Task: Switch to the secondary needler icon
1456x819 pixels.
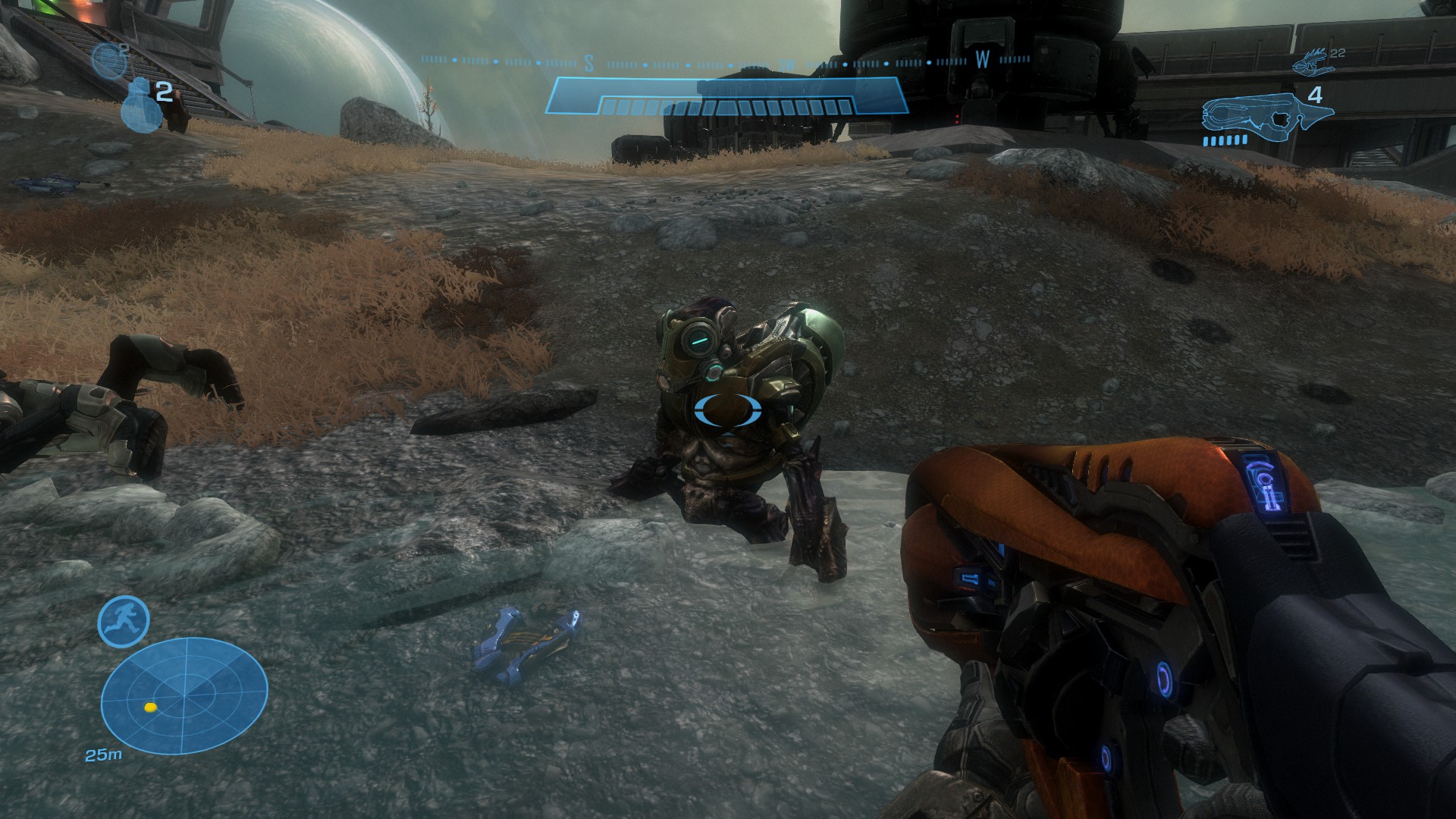Action: coord(1311,63)
